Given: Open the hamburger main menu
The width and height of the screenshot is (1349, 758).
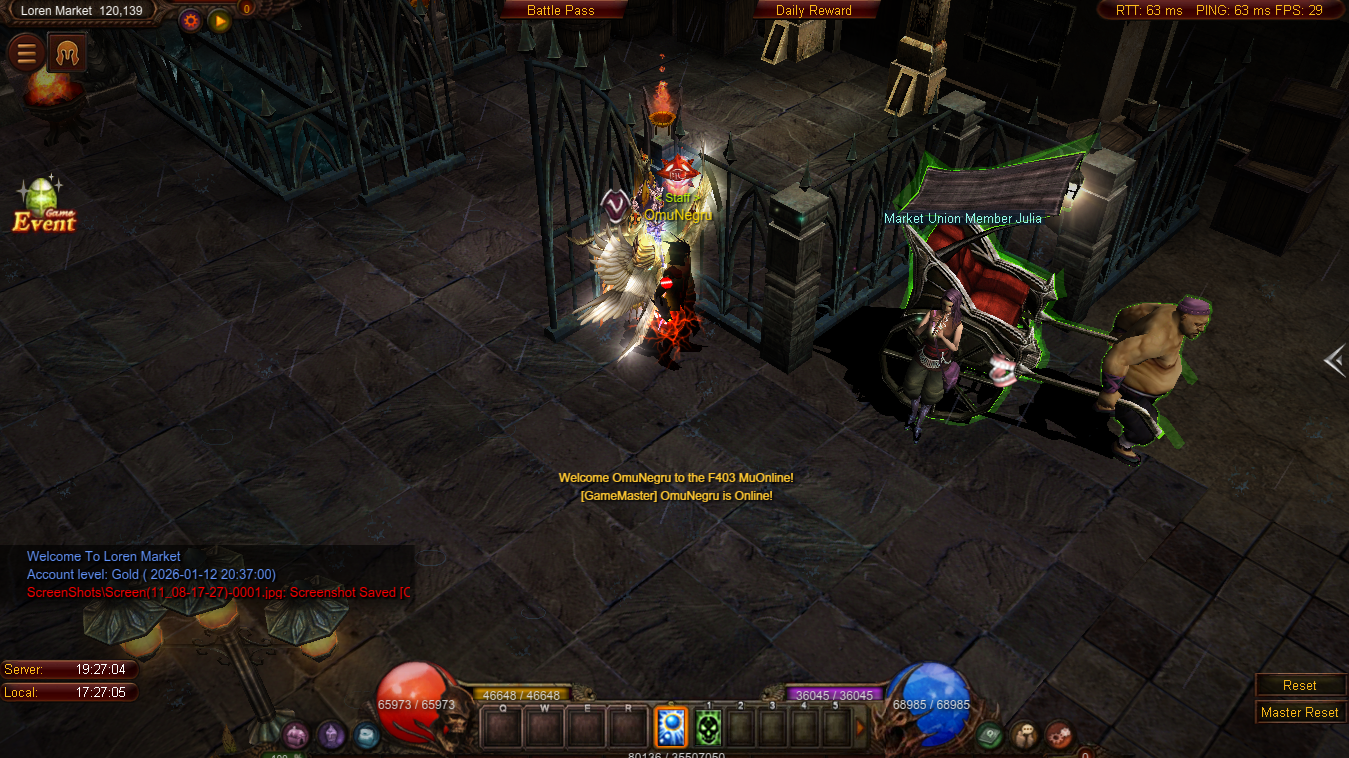Looking at the screenshot, I should pos(25,52).
